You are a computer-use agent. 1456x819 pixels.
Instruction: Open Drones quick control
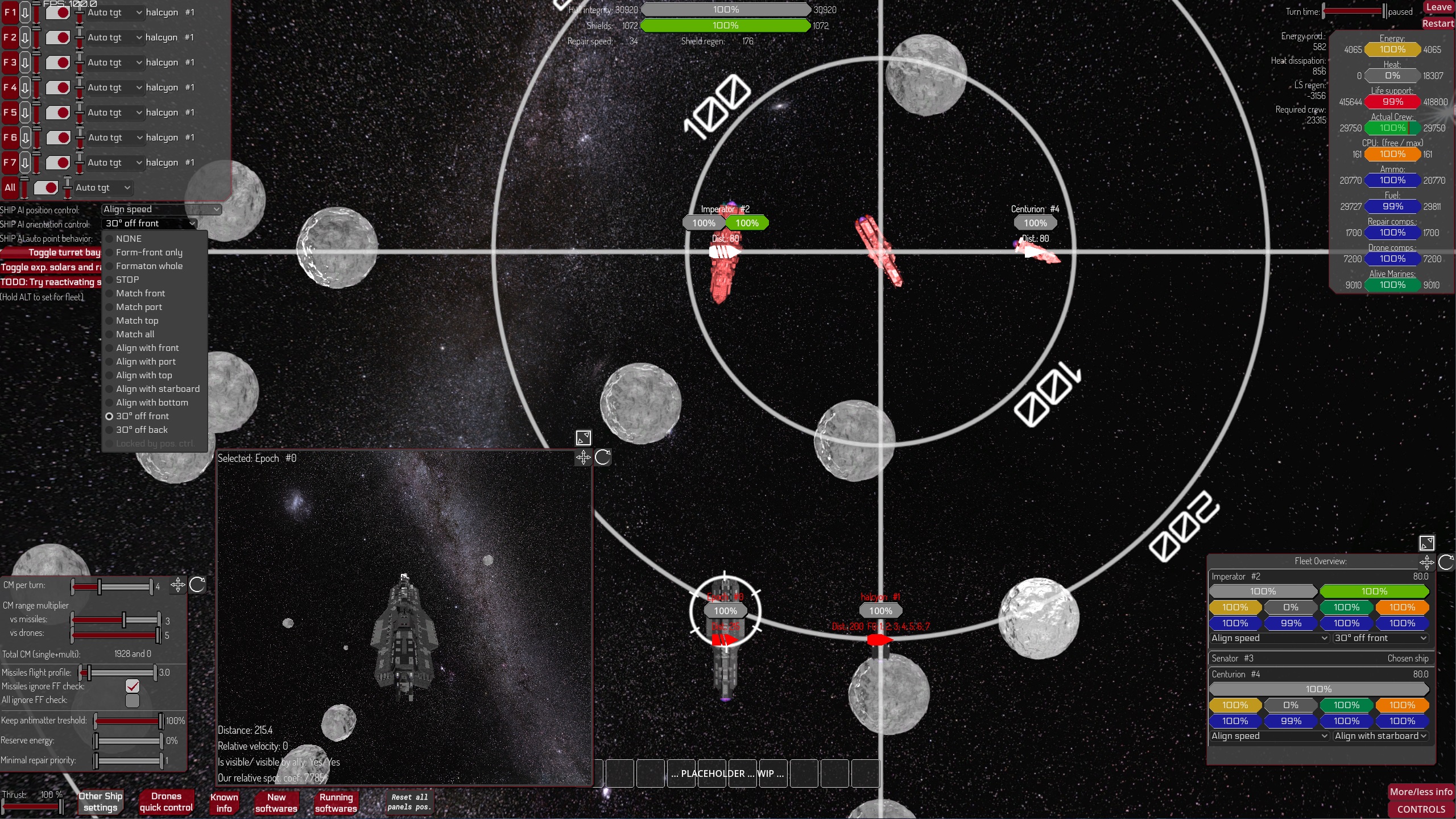point(166,802)
